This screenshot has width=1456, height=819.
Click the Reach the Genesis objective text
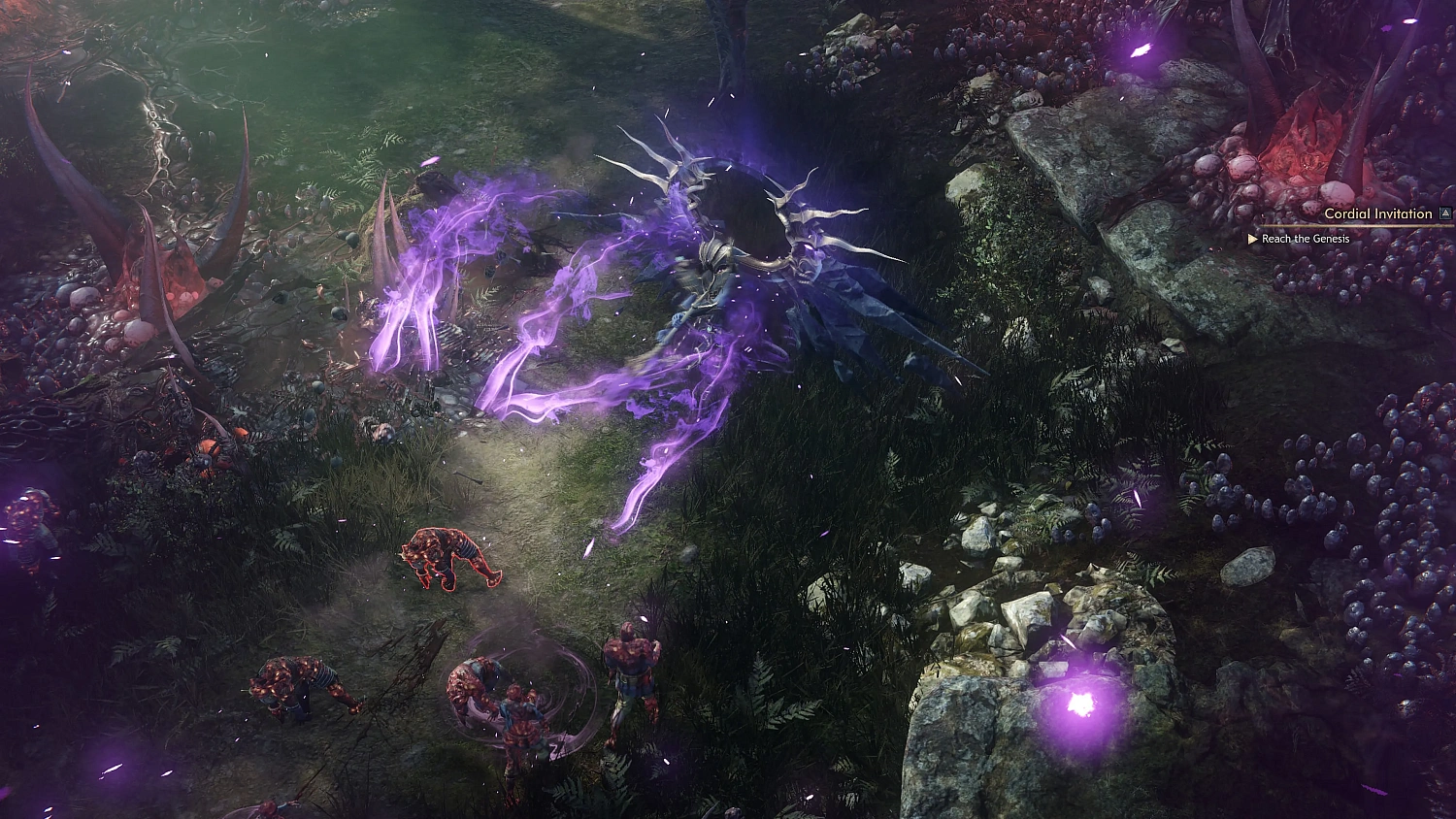click(1306, 239)
